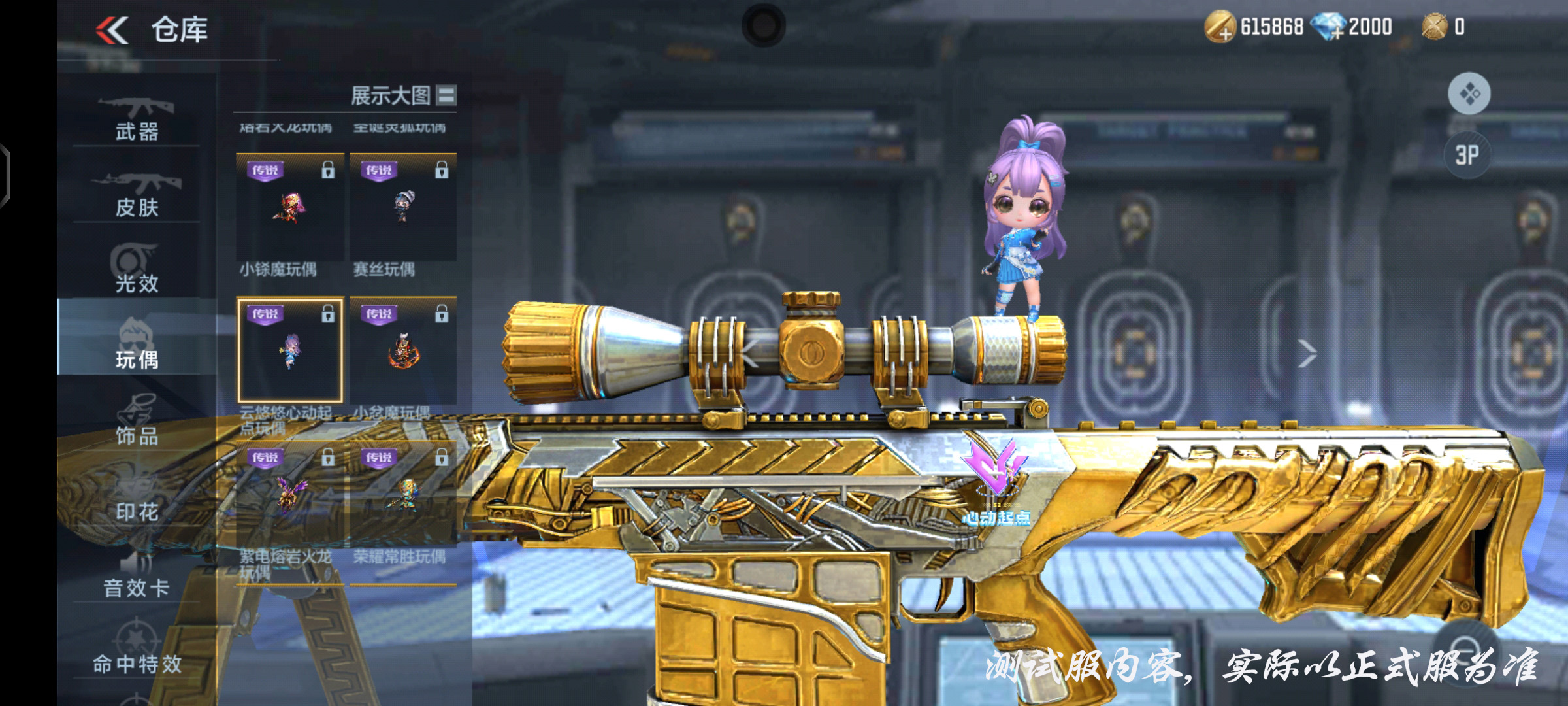
Task: Add diamonds via the diamond icon
Action: (1329, 27)
